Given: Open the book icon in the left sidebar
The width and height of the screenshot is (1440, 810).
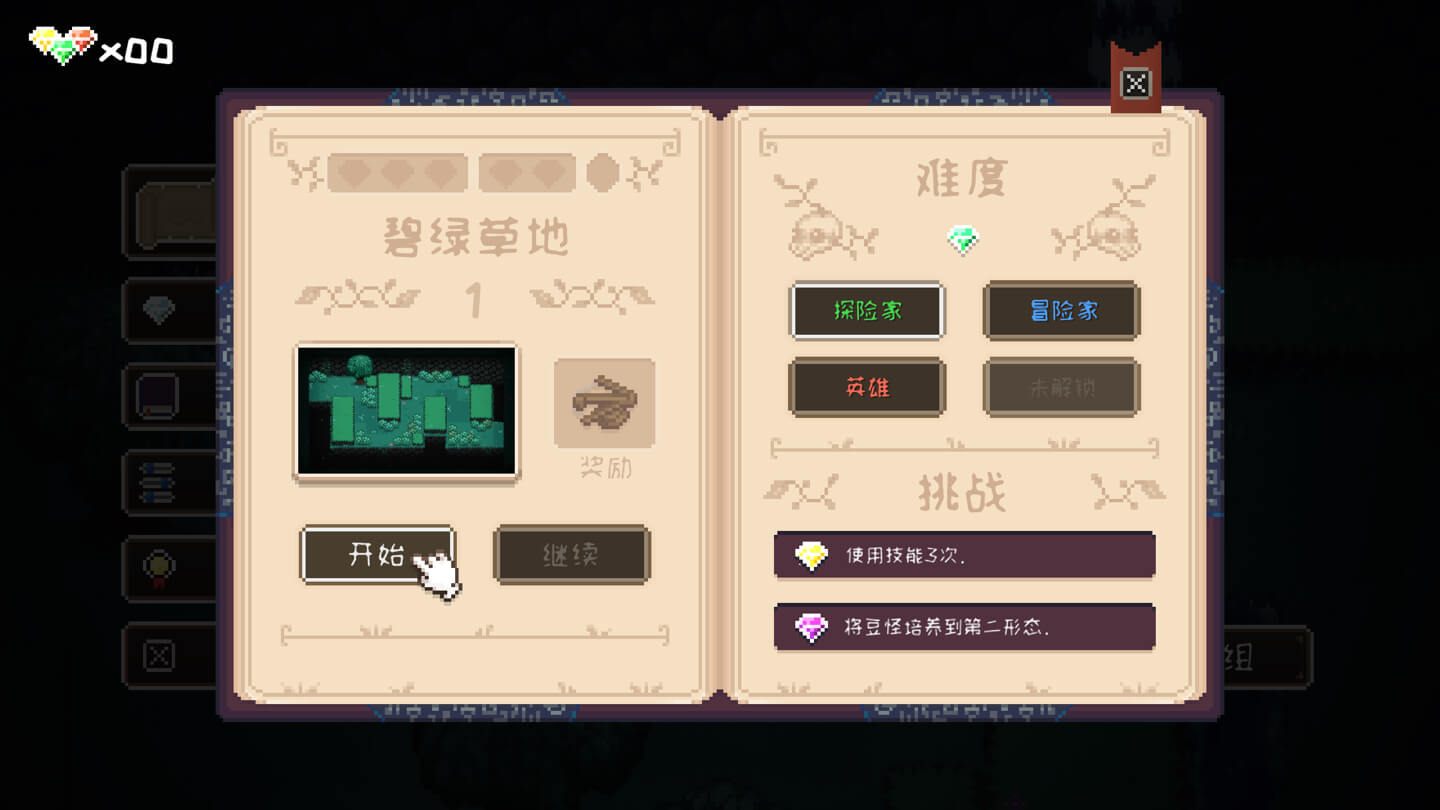Looking at the screenshot, I should [x=158, y=396].
